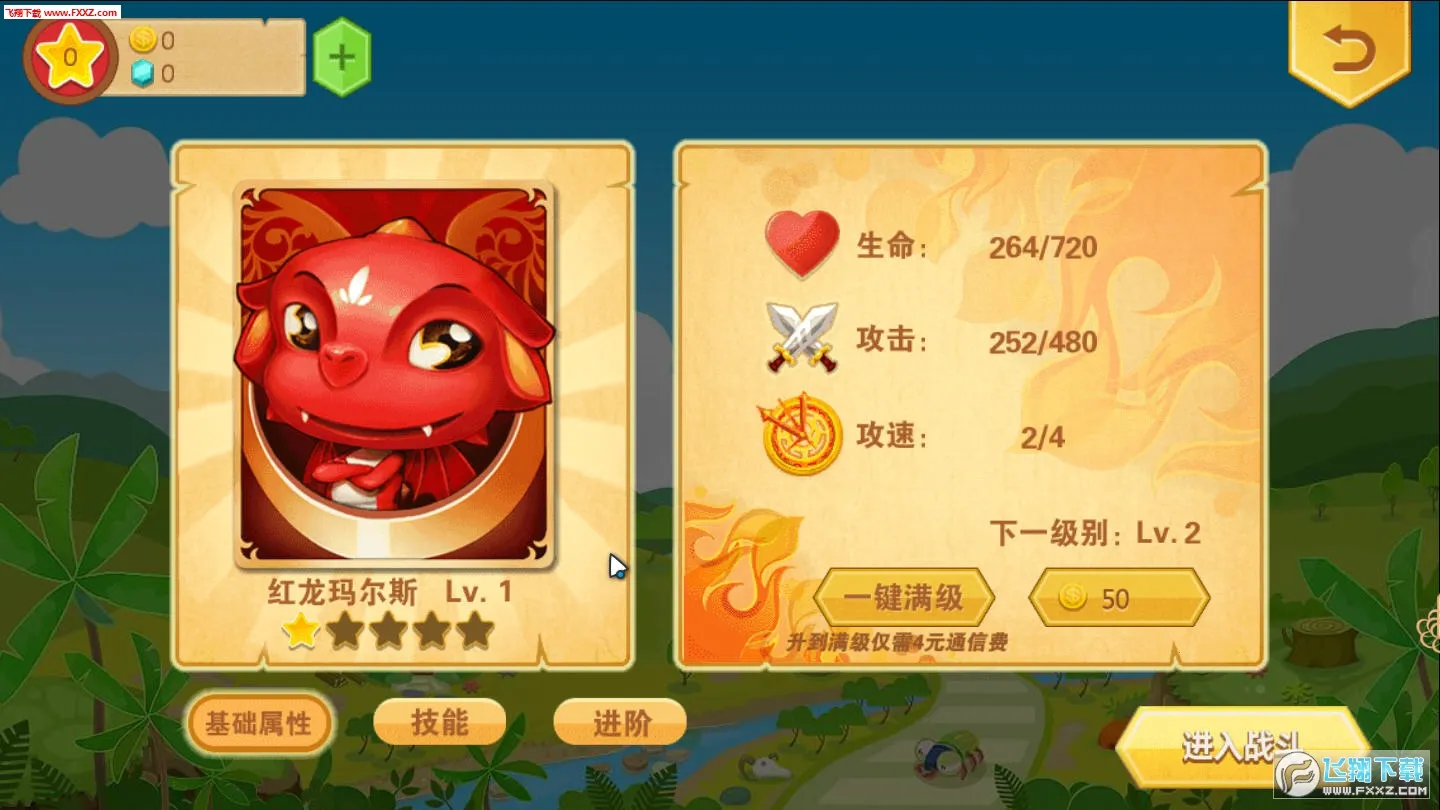
Task: Select the red dragon 玛尔斯 portrait card
Action: (x=394, y=375)
